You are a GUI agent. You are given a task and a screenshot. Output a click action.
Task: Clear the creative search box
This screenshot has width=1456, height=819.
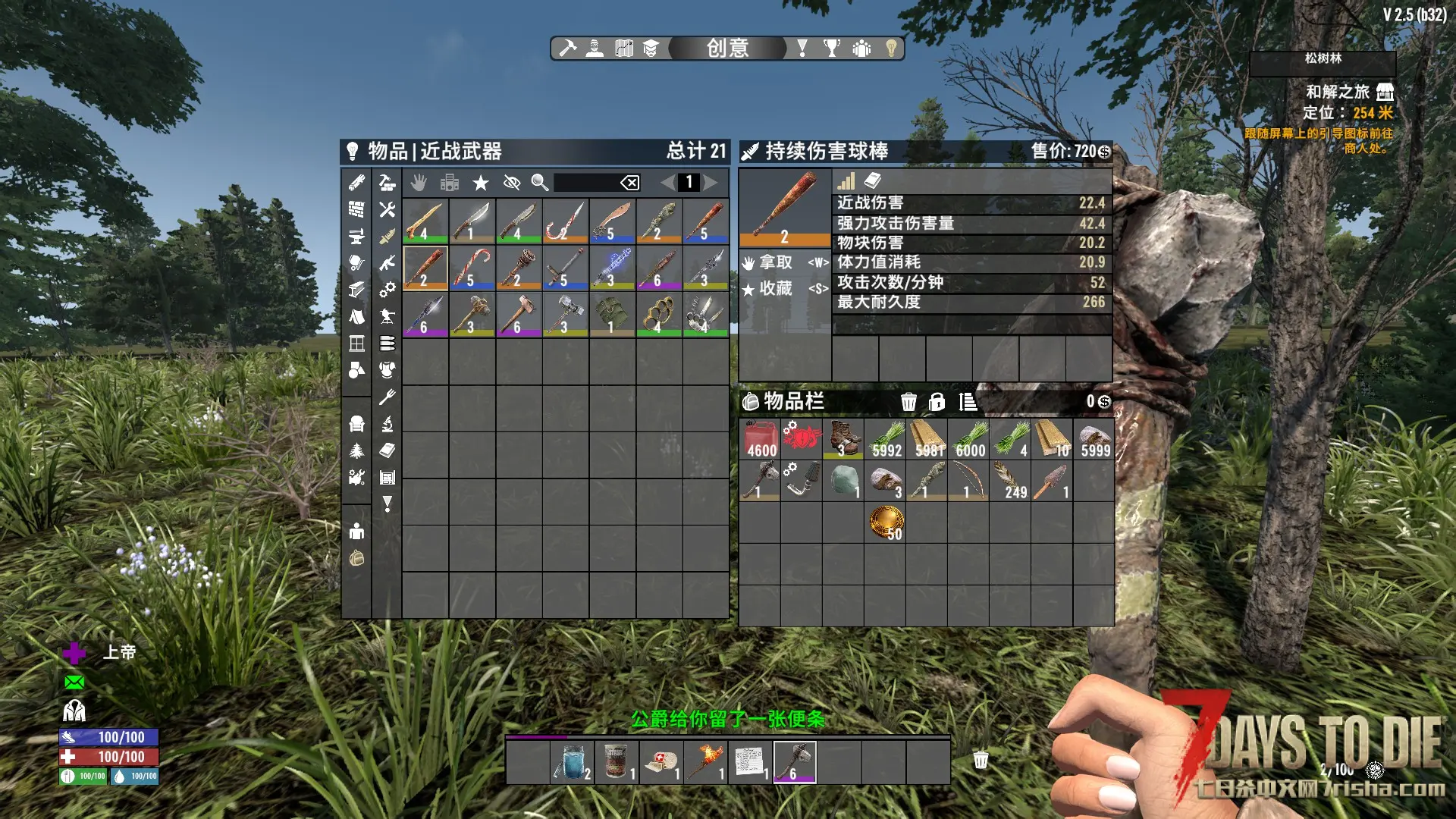(x=629, y=183)
